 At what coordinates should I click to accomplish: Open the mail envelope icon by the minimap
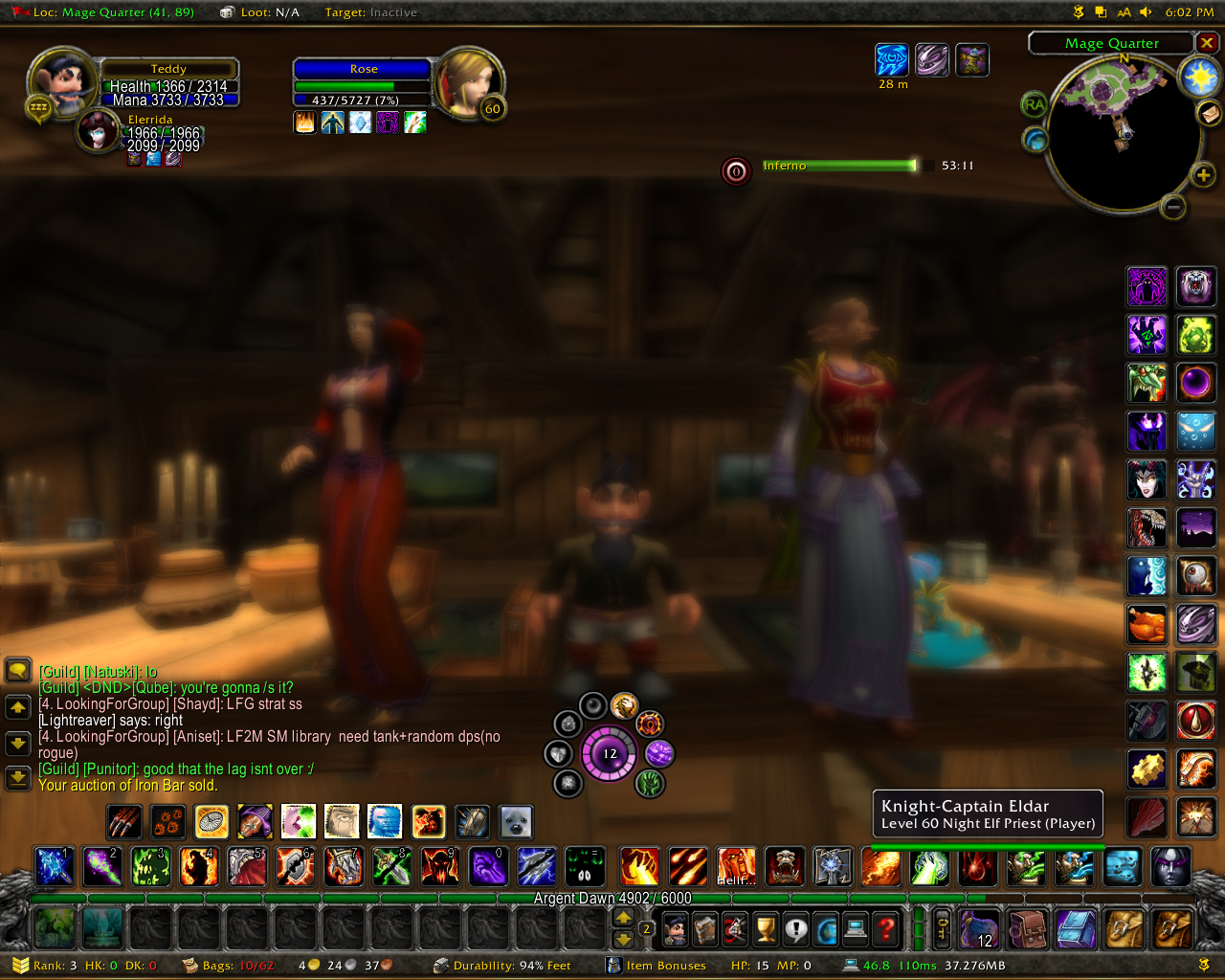(1209, 114)
